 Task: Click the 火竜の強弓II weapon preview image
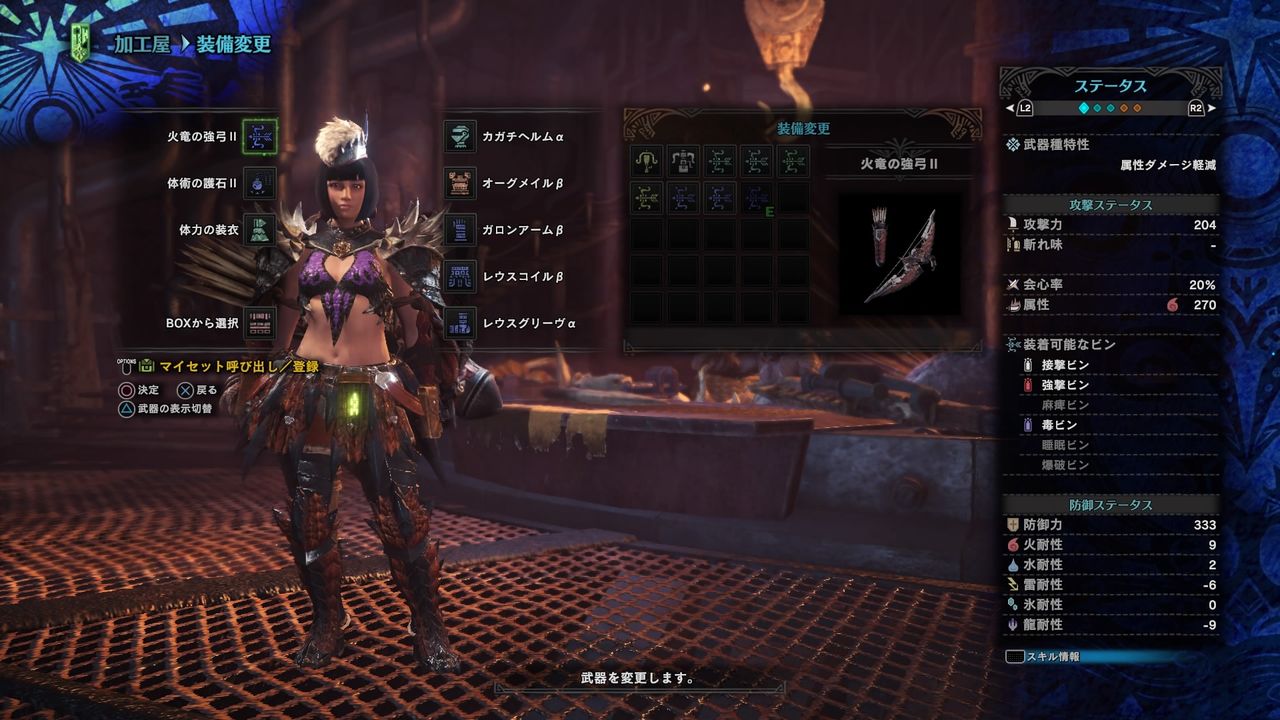(900, 254)
